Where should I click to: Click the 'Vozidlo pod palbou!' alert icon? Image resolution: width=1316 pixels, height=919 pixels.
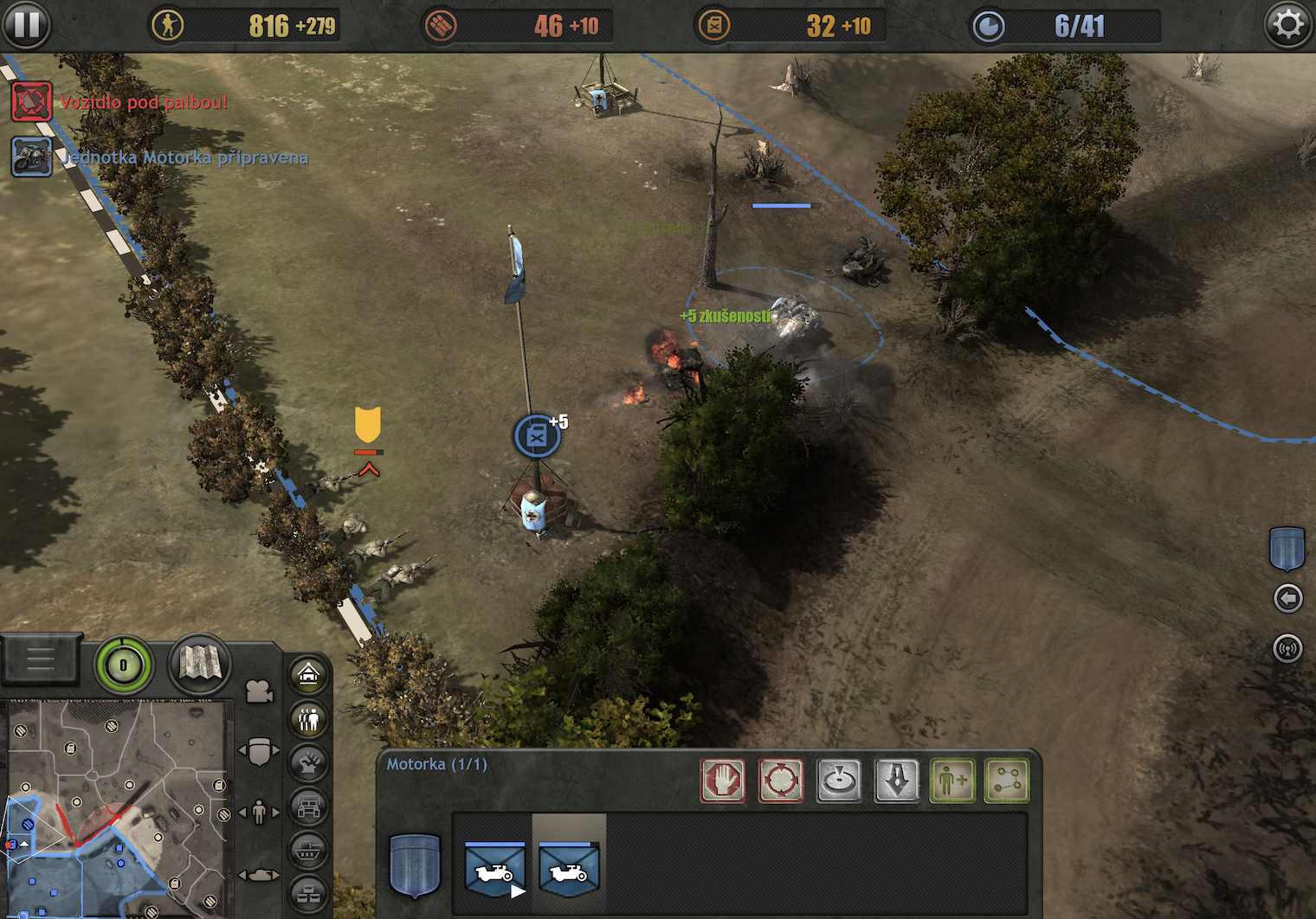coord(32,102)
